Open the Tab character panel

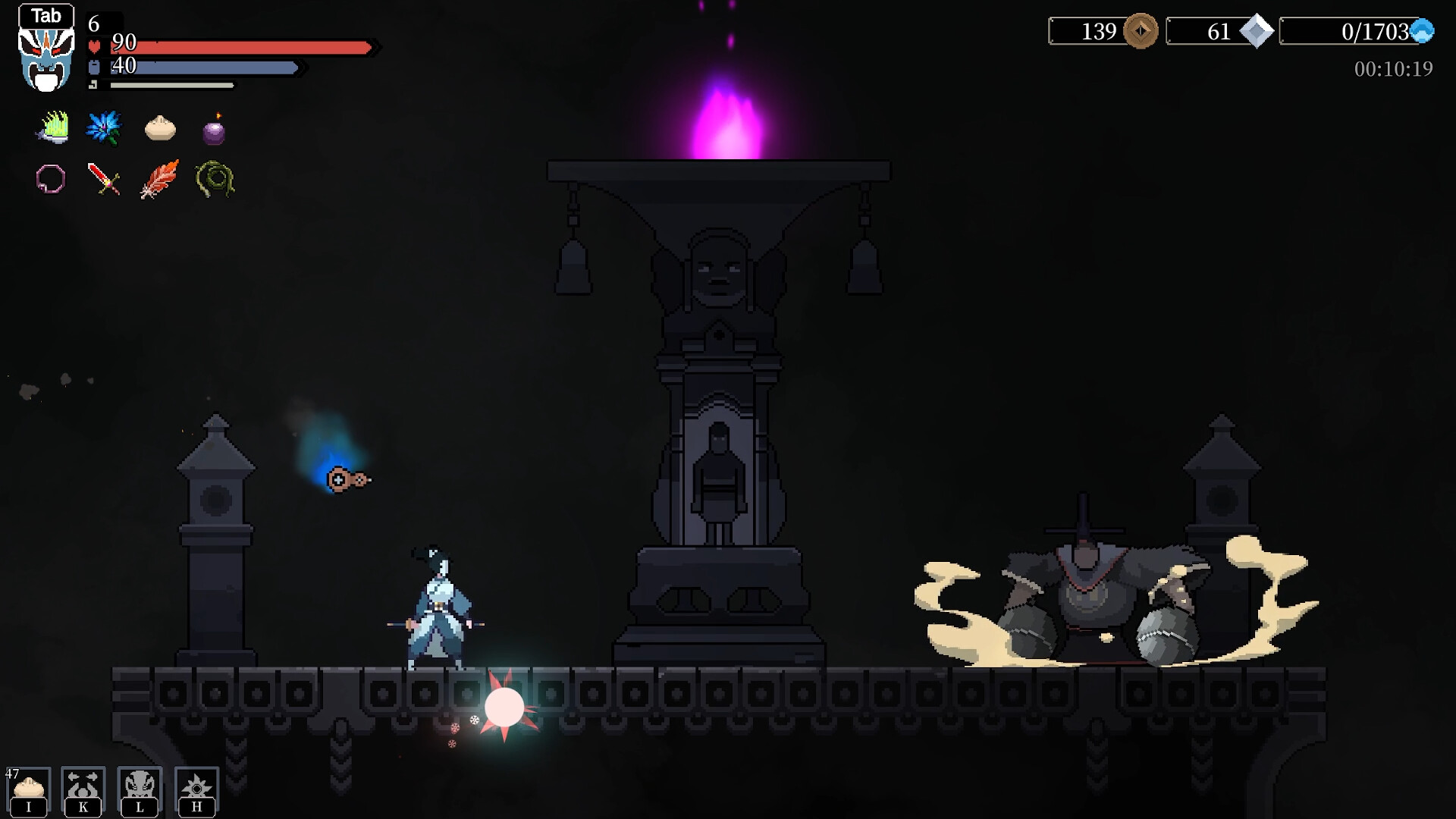click(x=46, y=15)
